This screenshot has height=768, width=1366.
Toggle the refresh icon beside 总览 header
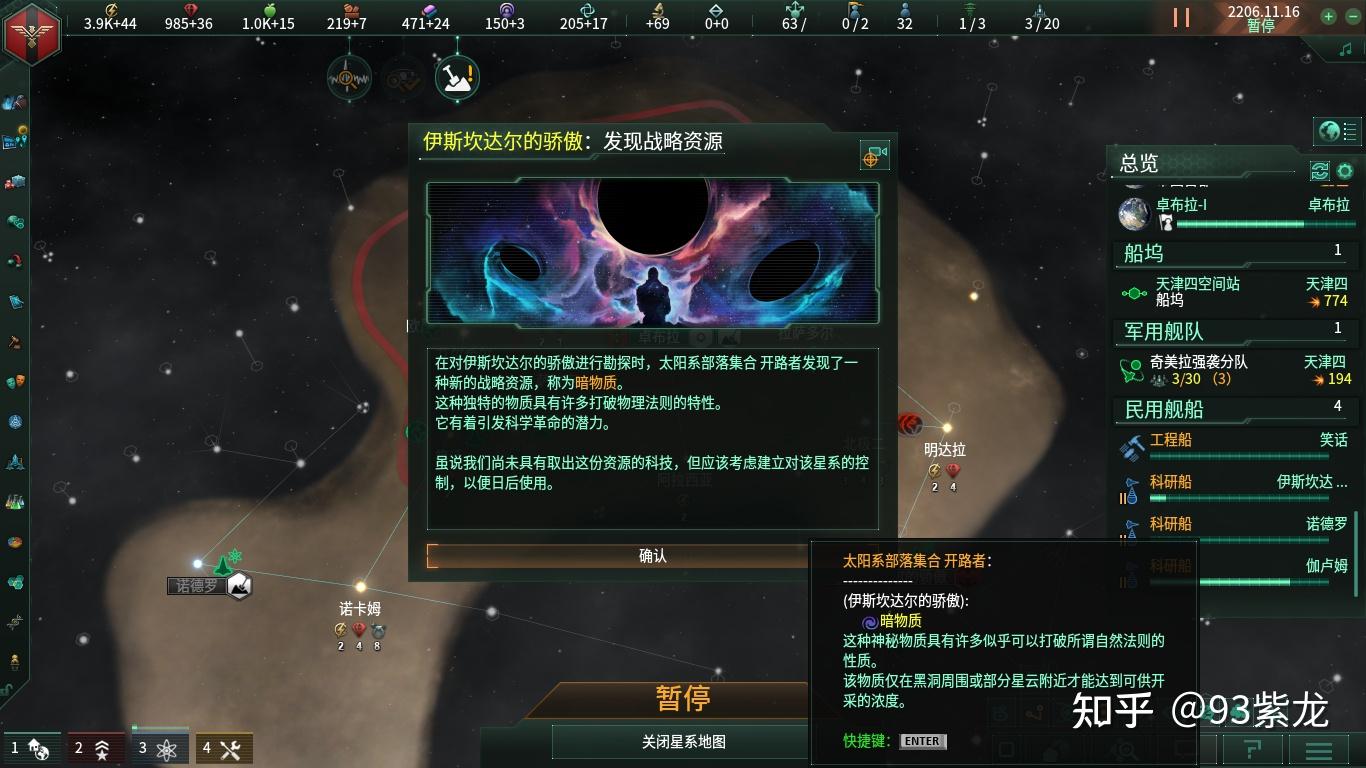pyautogui.click(x=1319, y=171)
